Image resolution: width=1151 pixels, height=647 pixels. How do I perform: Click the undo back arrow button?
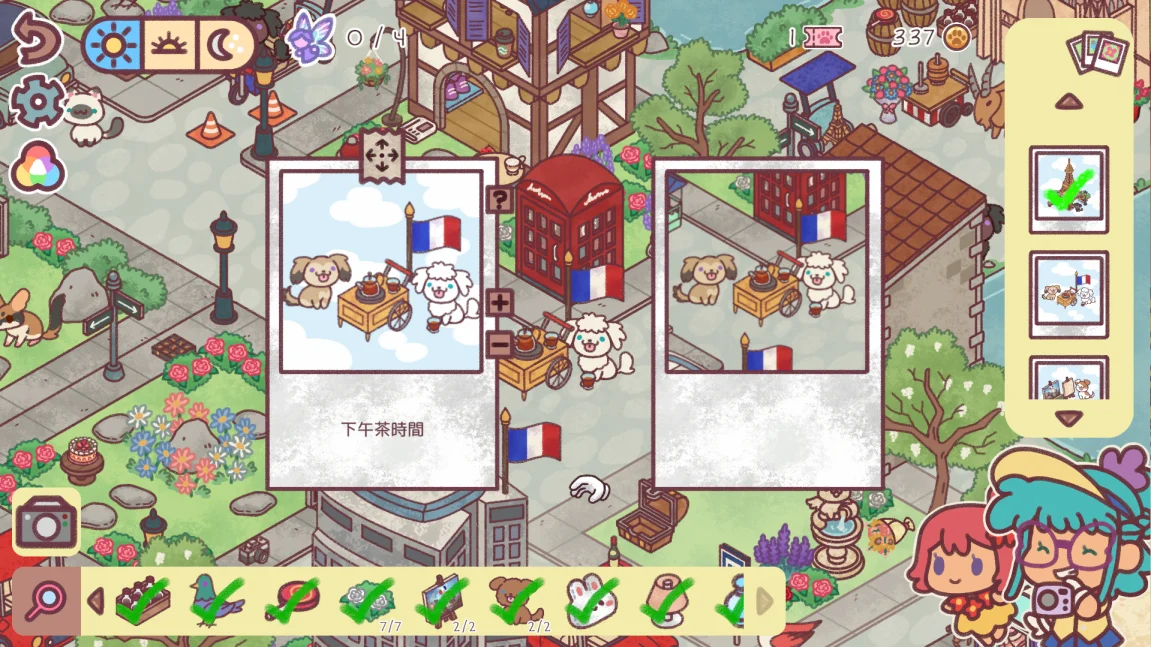pyautogui.click(x=36, y=39)
